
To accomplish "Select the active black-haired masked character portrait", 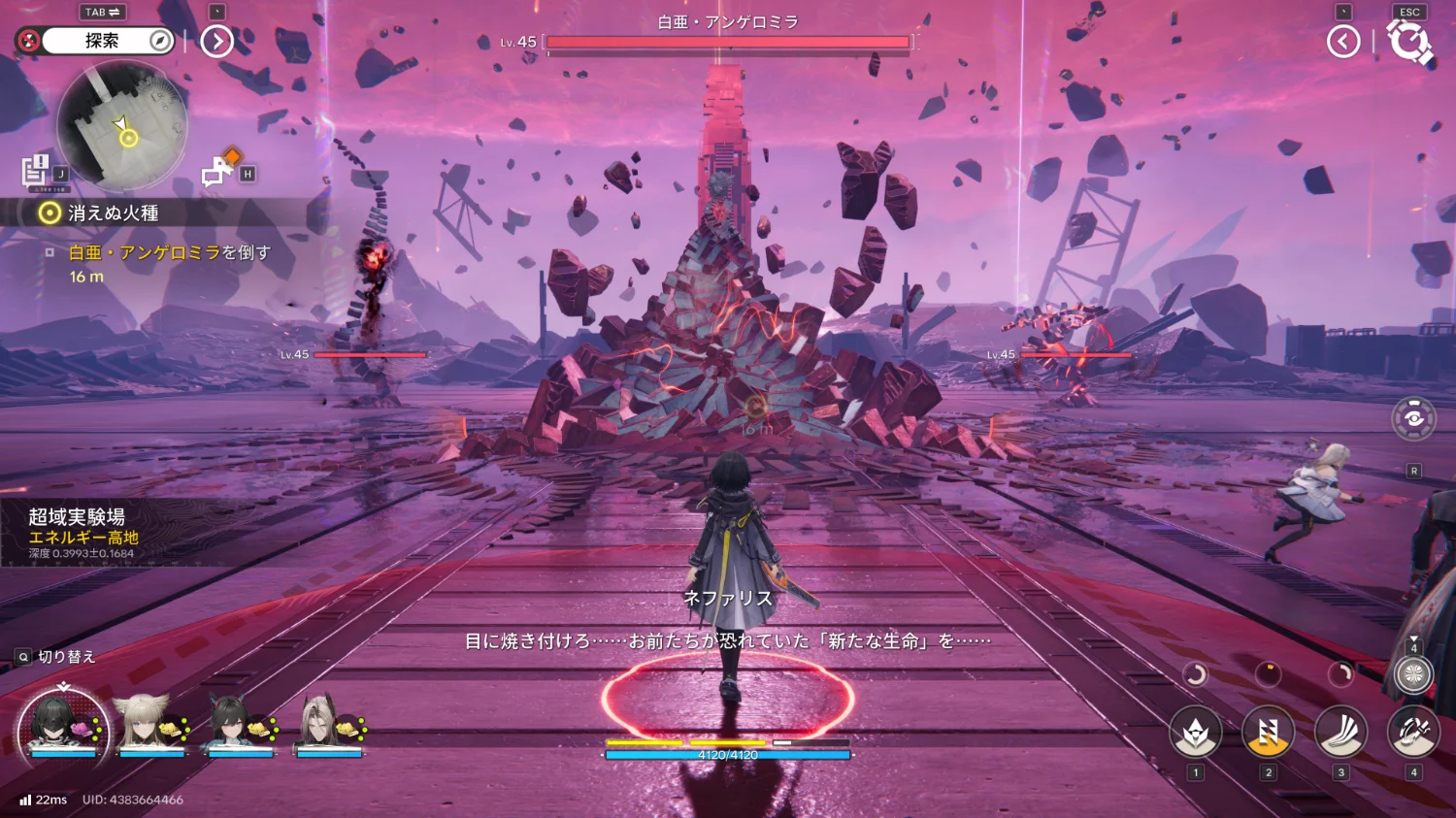I will (x=62, y=724).
